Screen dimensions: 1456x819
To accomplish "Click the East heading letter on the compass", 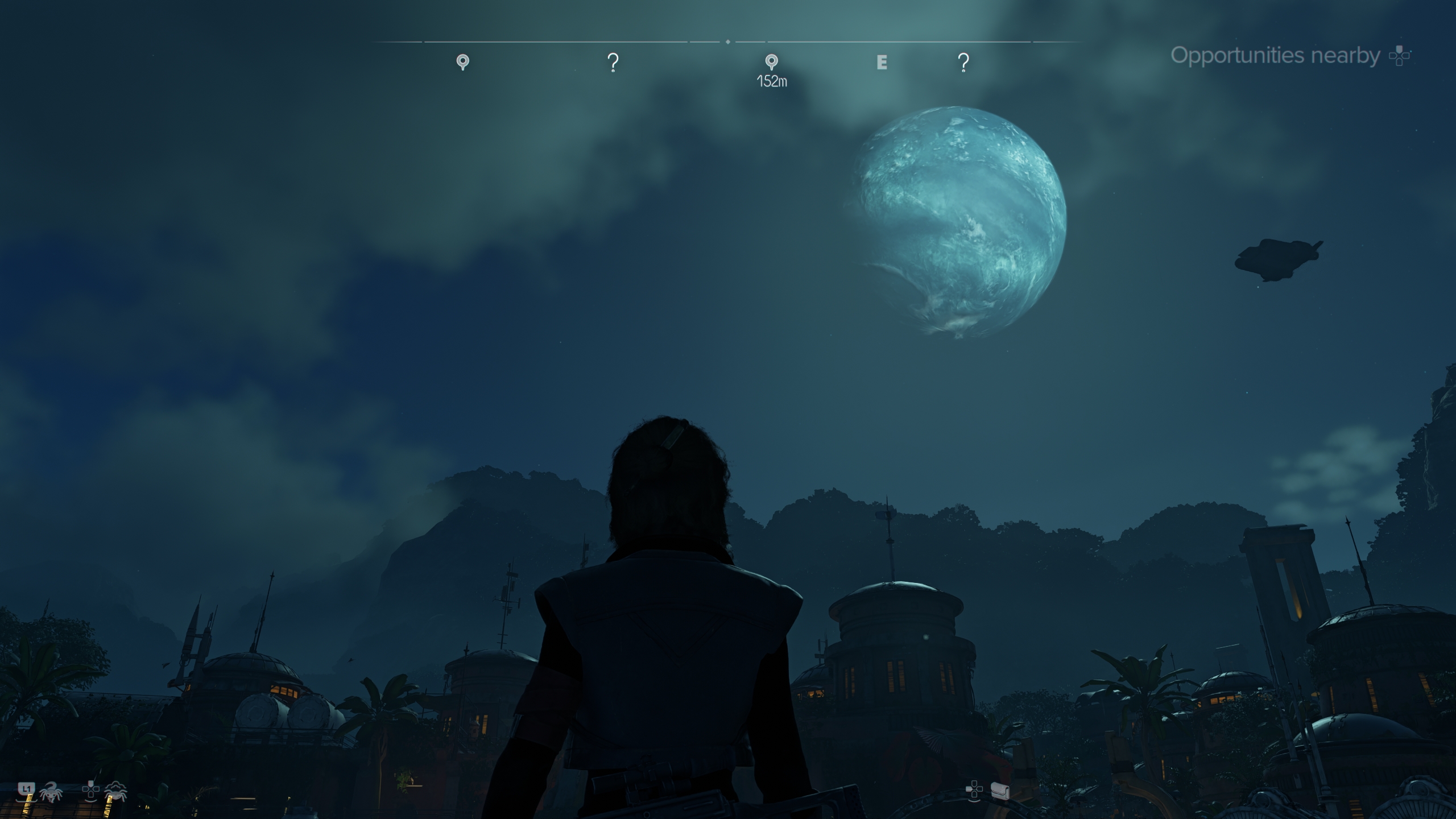I will [x=882, y=62].
